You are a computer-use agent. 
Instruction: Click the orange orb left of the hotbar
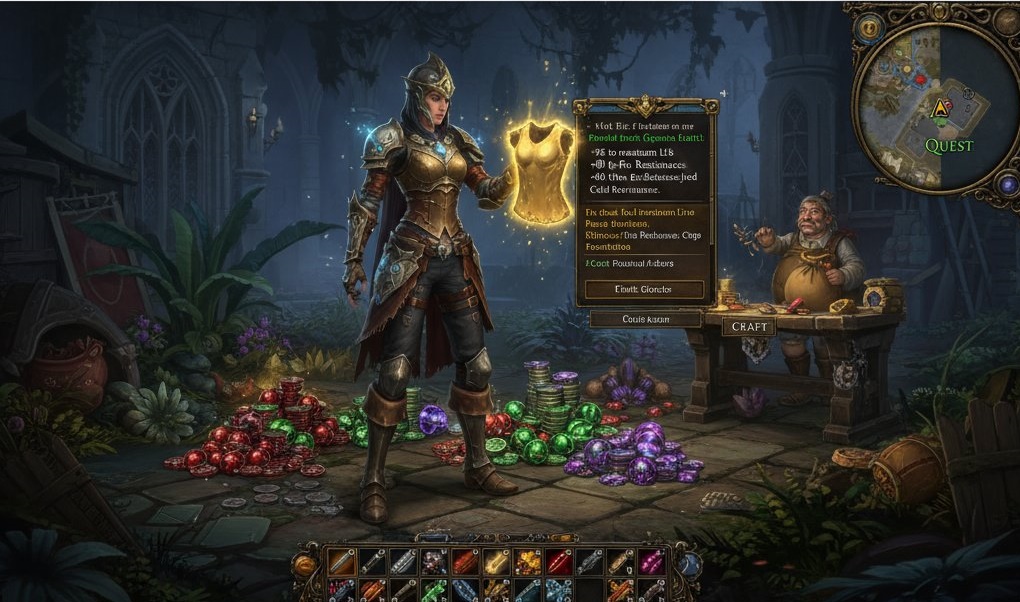[x=305, y=565]
